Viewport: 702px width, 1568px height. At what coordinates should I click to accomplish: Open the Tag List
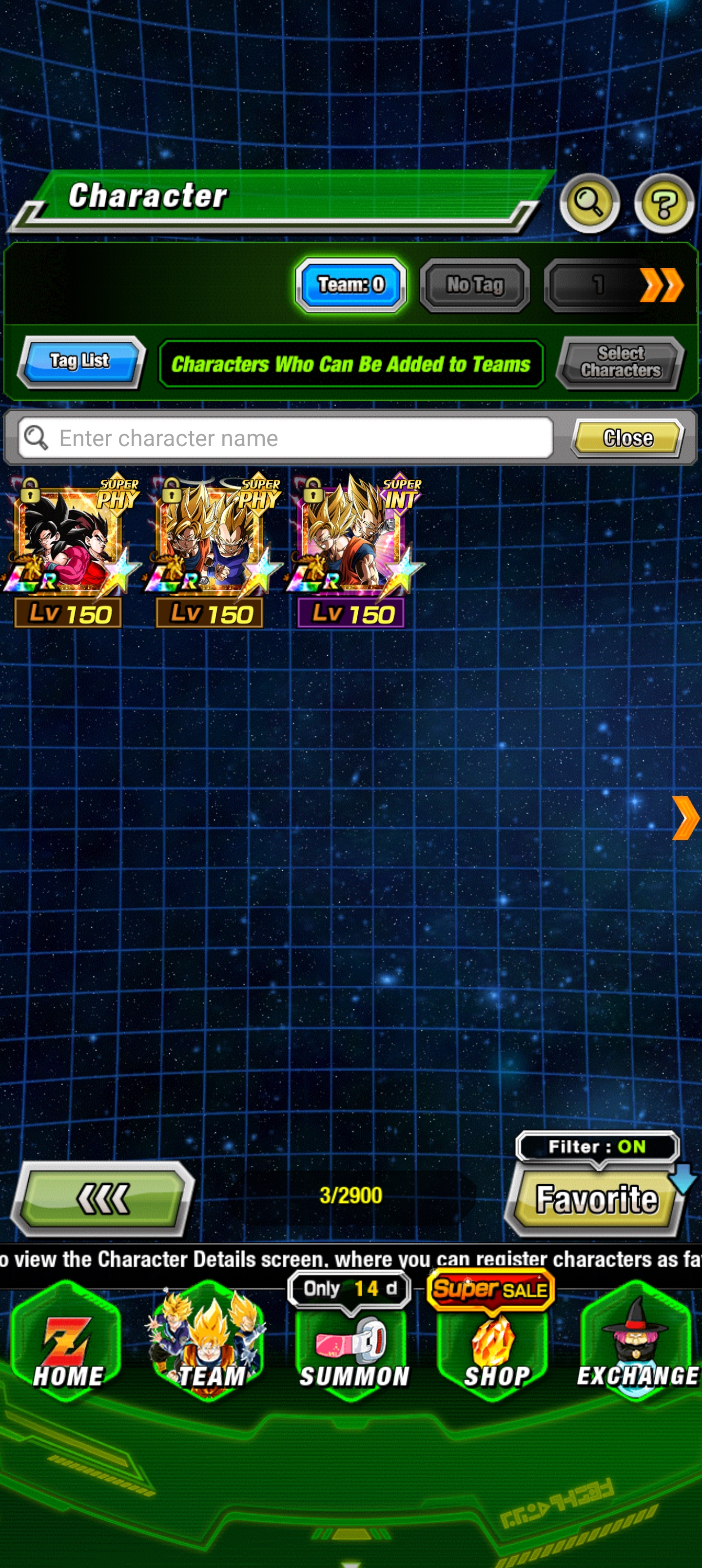80,362
